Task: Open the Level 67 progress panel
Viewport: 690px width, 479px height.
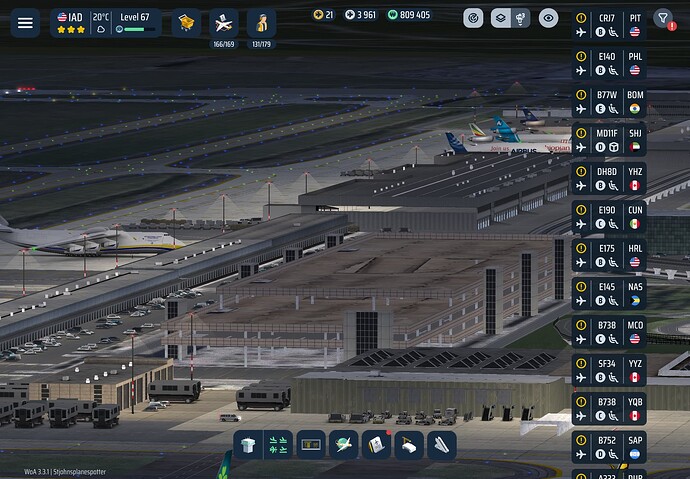Action: coord(135,22)
